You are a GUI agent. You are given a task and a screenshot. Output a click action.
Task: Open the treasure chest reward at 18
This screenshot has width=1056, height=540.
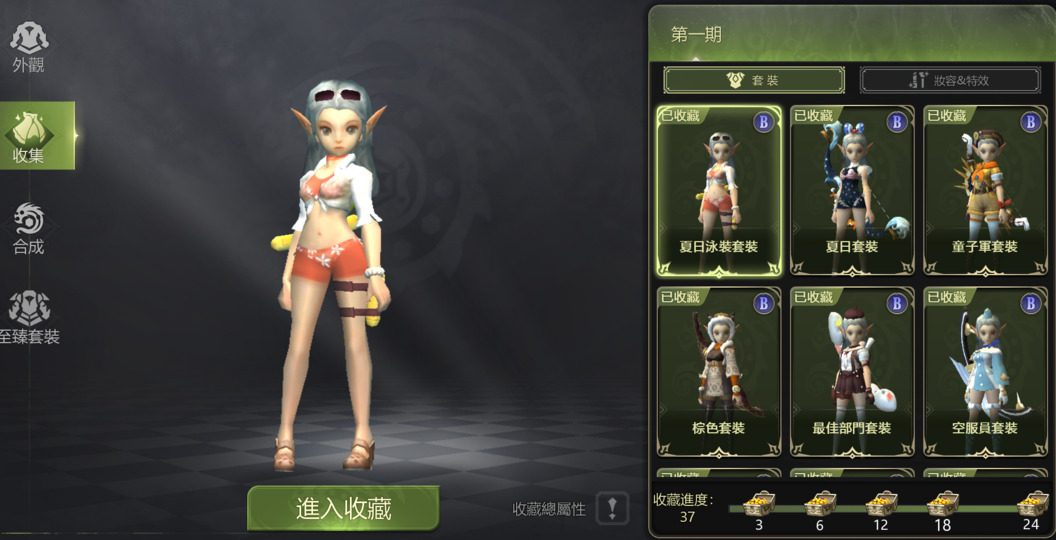[942, 504]
